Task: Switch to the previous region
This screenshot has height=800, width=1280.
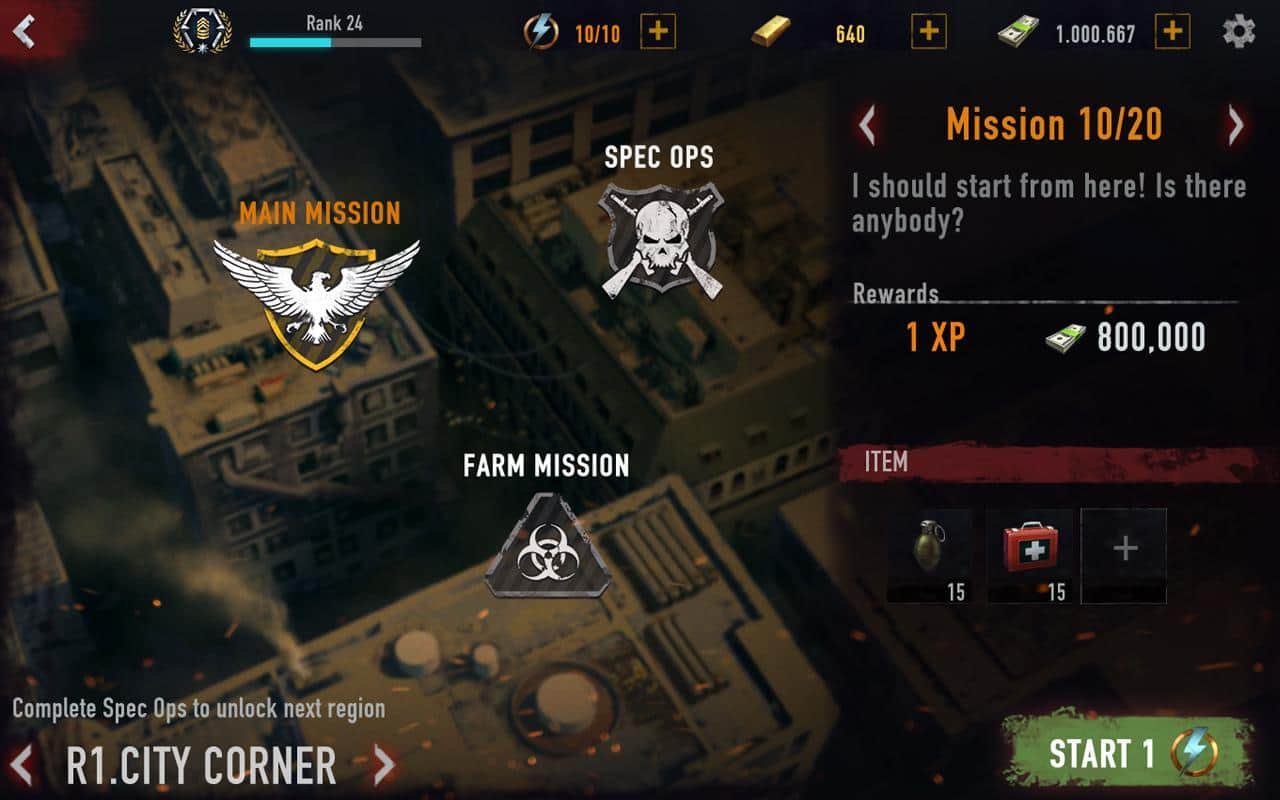Action: tap(23, 766)
